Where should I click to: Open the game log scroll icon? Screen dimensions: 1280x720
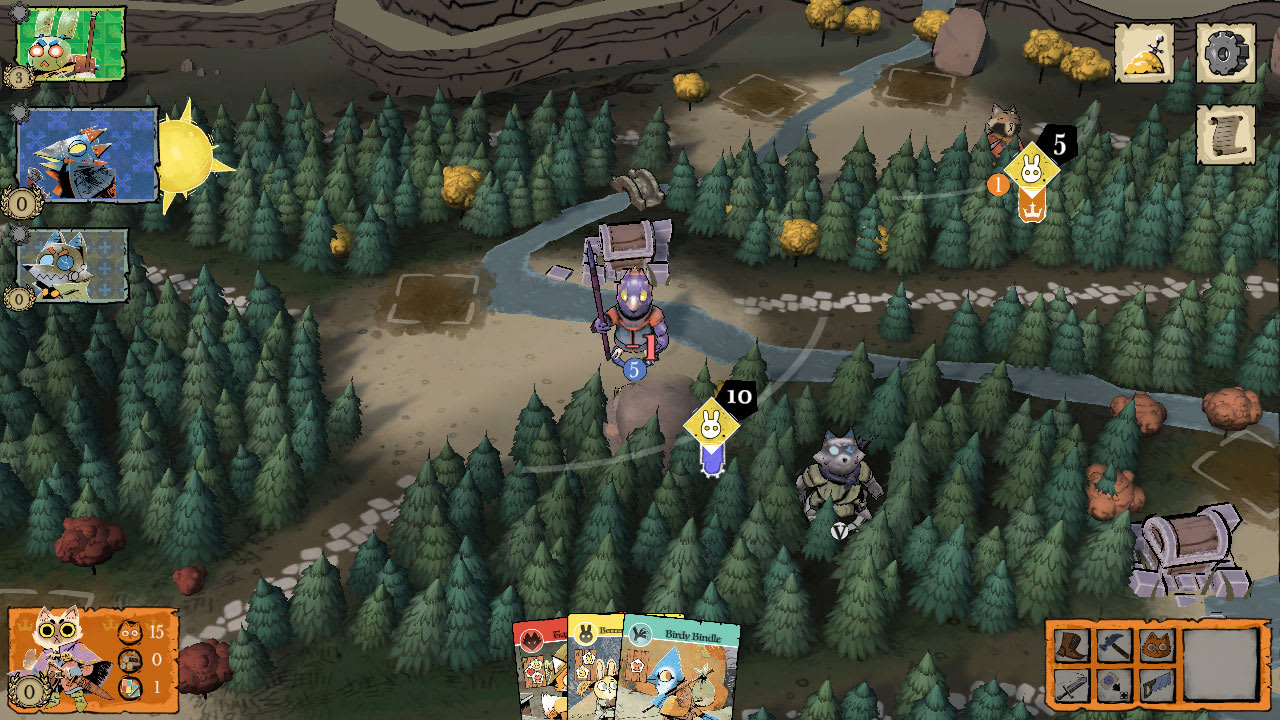[x=1226, y=132]
